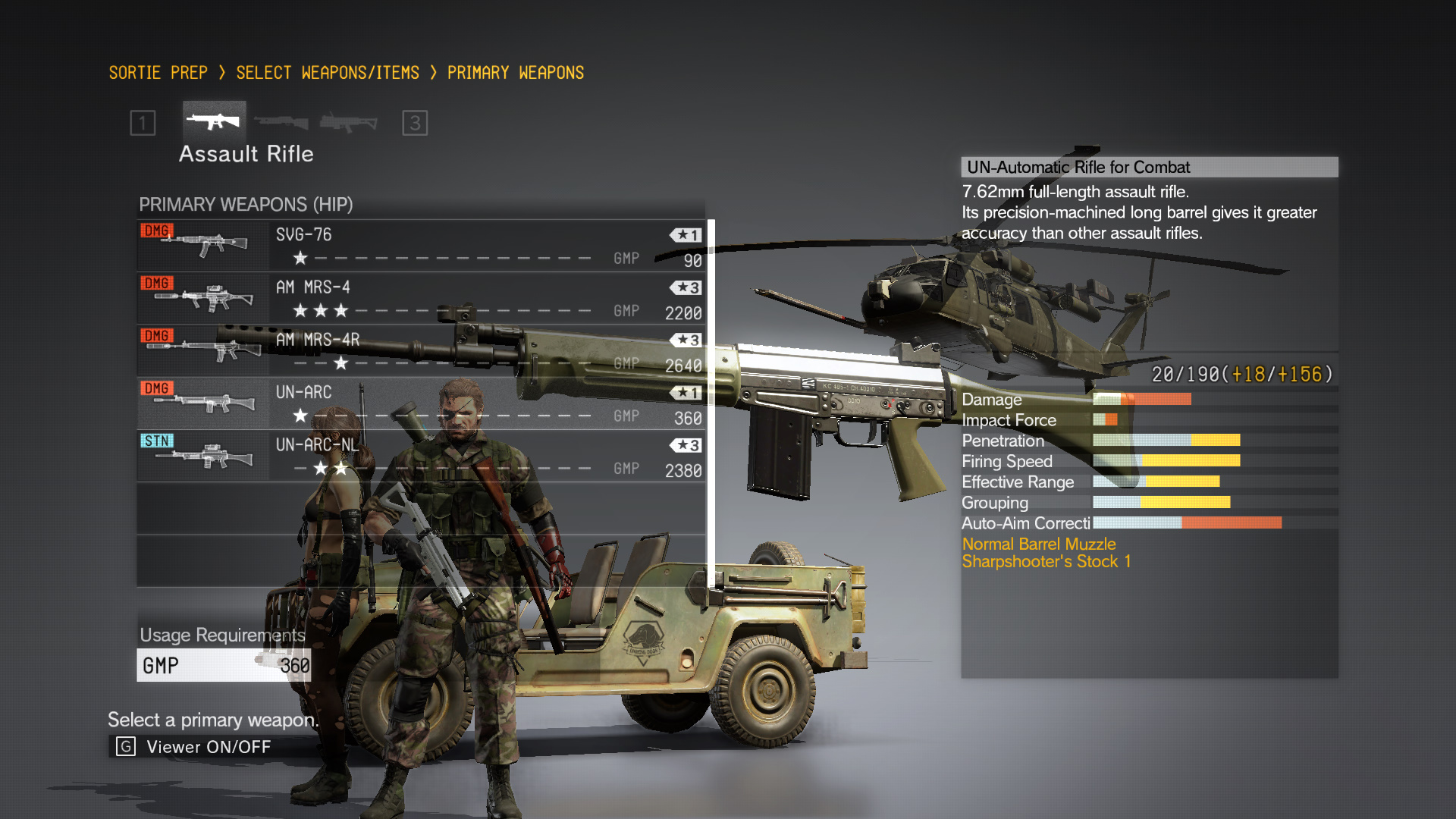Switch to the shotgun weapon category tab
Image resolution: width=1456 pixels, height=819 pixels.
point(281,122)
